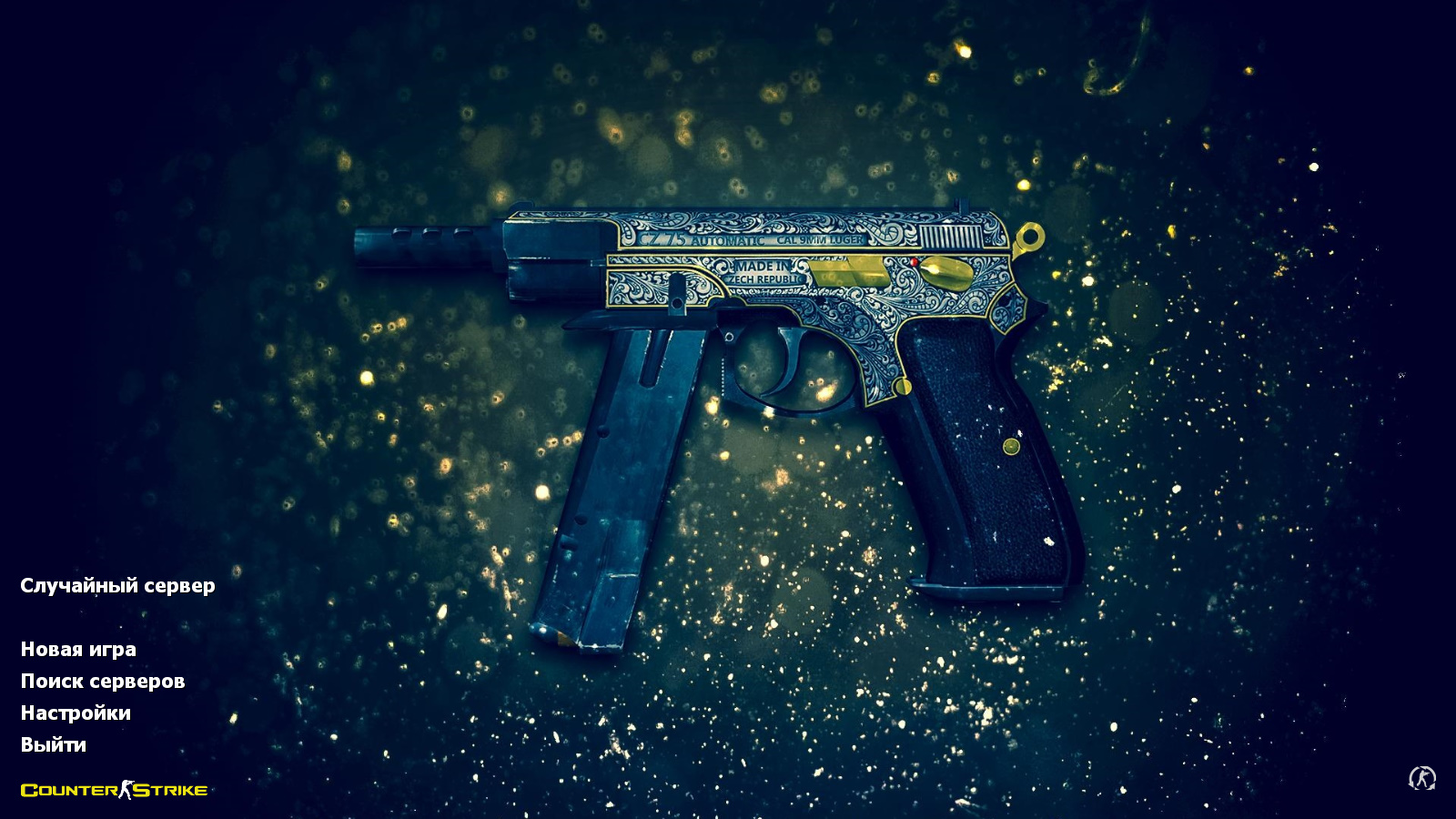Viewport: 1456px width, 819px height.
Task: Open game options from the menu list
Action: click(x=76, y=713)
